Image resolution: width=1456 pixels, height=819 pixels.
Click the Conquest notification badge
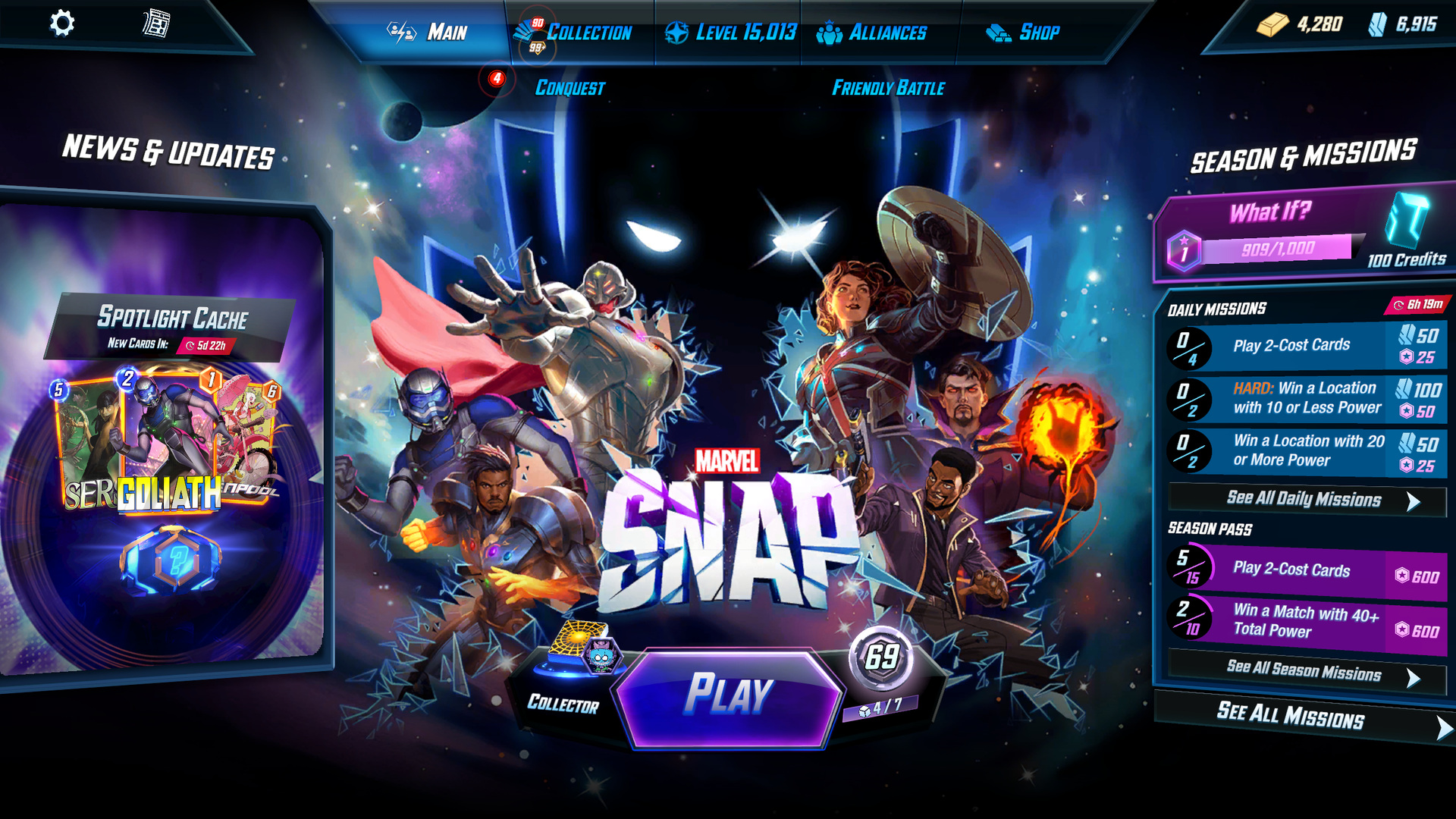pyautogui.click(x=497, y=78)
